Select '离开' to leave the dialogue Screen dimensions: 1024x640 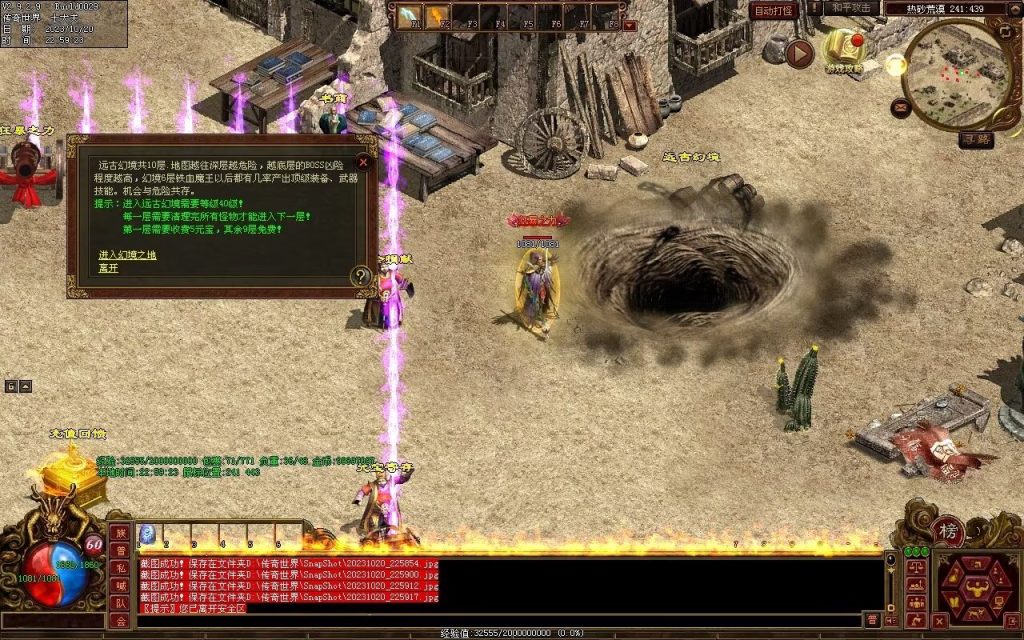pos(108,267)
